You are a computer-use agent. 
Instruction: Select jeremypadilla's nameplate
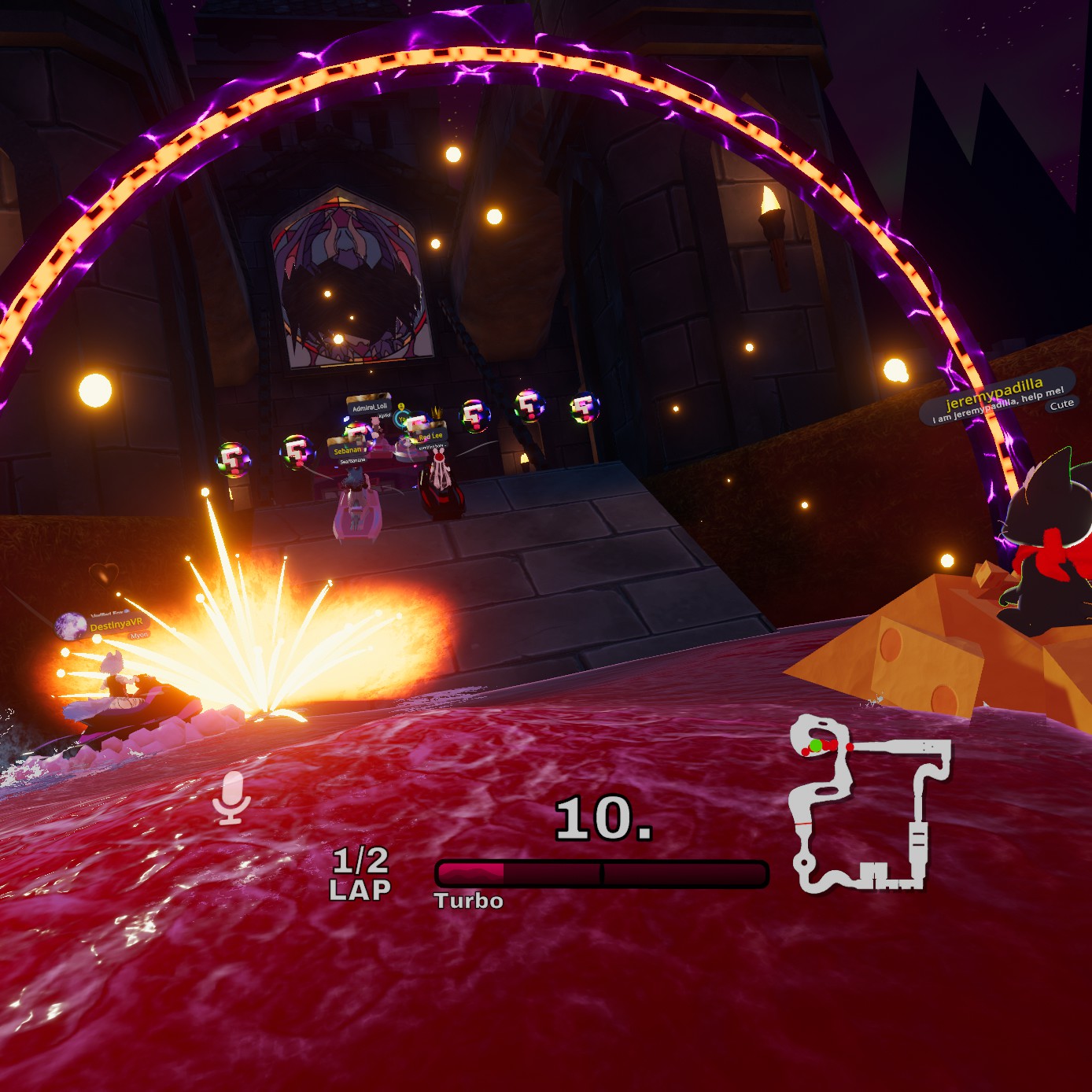(x=995, y=397)
